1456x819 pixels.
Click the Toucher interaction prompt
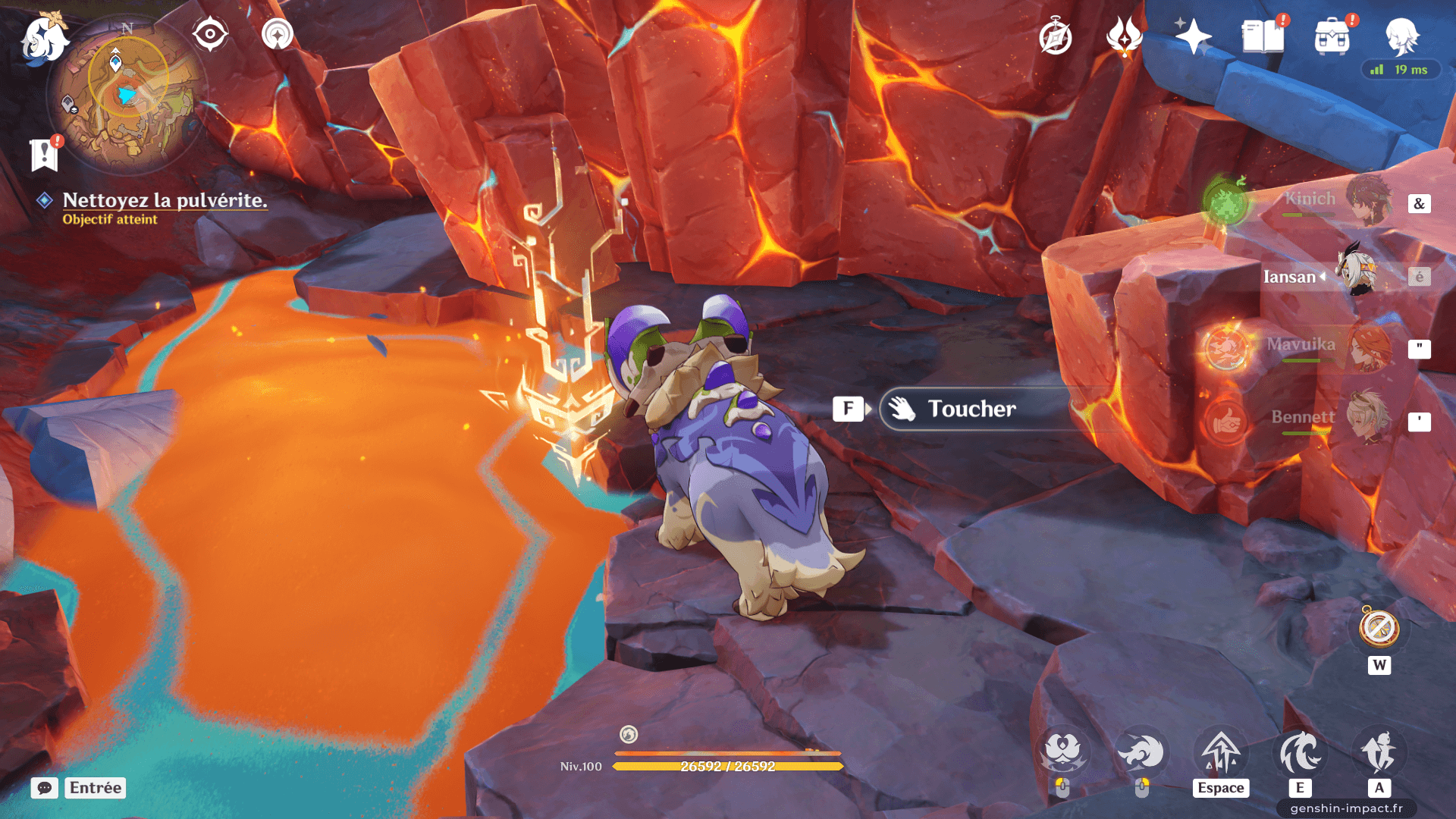pos(972,409)
